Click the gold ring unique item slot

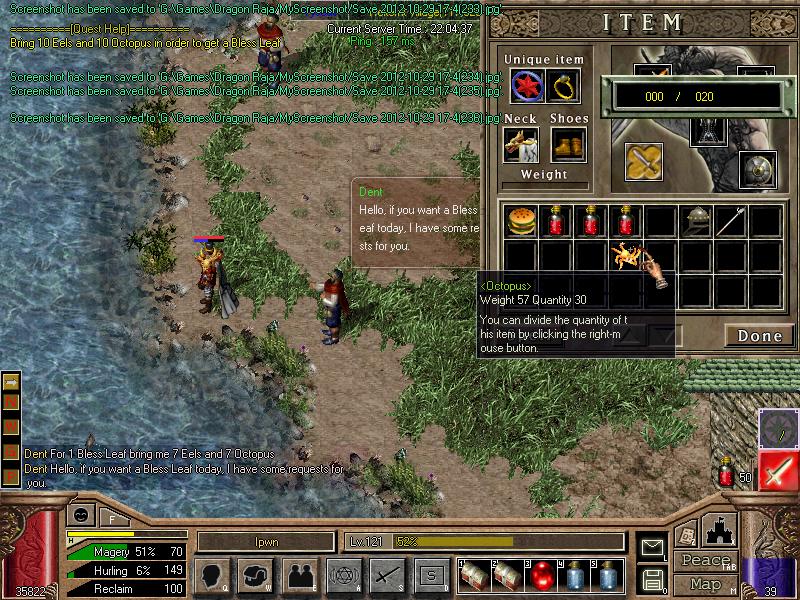coord(564,86)
